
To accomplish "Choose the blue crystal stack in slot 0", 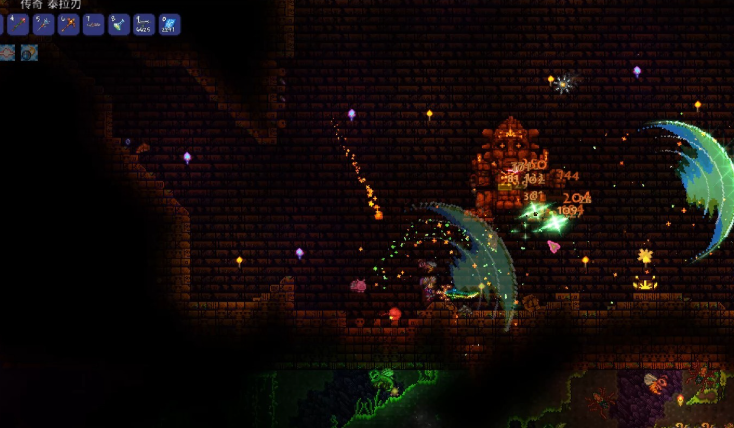I will click(x=170, y=24).
